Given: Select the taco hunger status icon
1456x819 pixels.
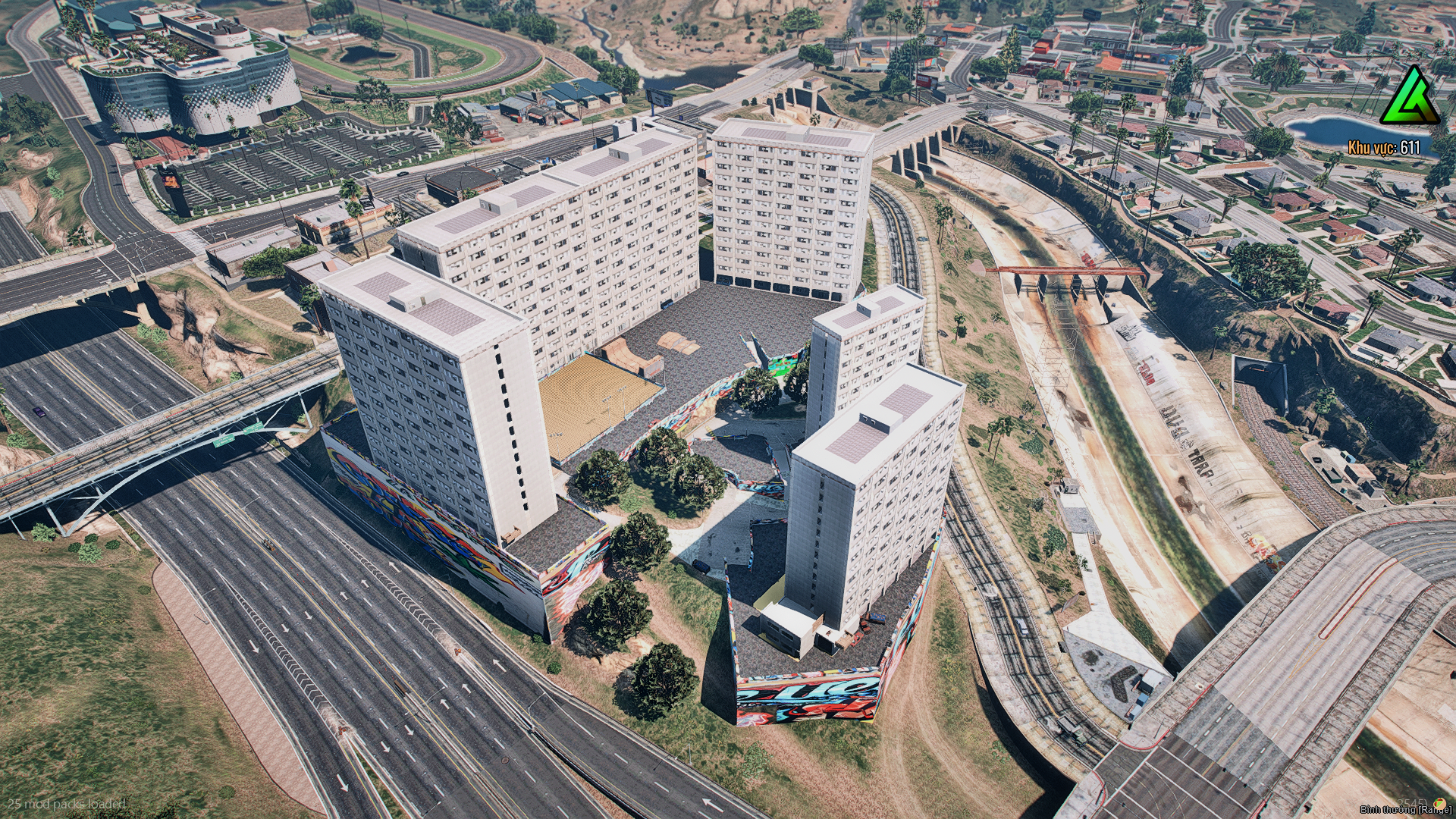Looking at the screenshot, I should pos(1439,802).
